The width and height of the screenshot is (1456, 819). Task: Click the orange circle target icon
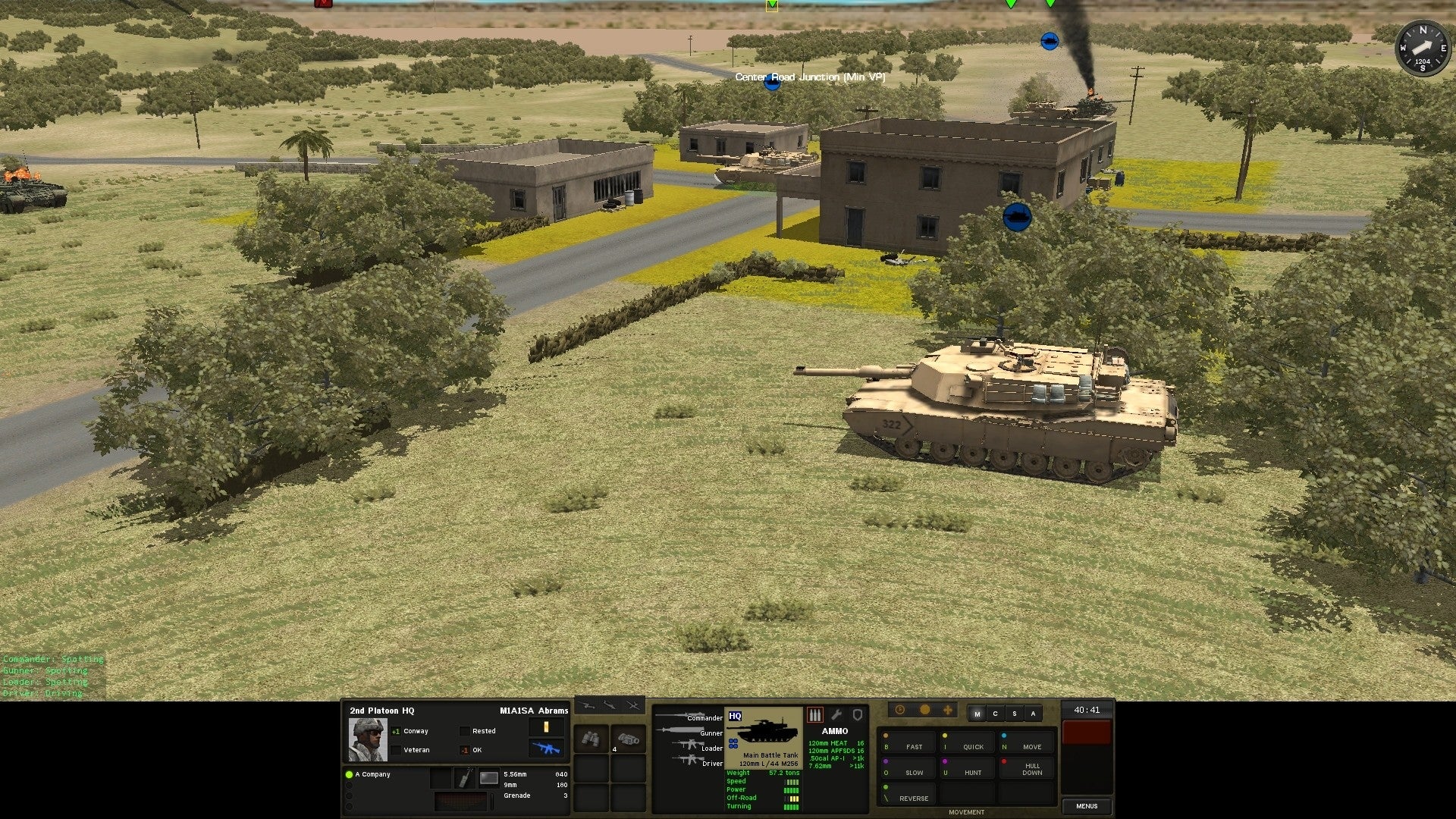[x=925, y=710]
